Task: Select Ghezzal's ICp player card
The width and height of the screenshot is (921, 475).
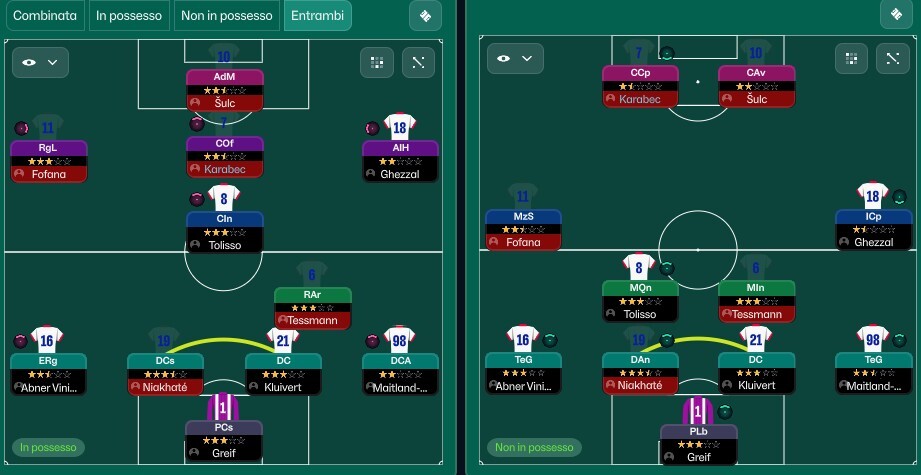Action: pyautogui.click(x=873, y=229)
